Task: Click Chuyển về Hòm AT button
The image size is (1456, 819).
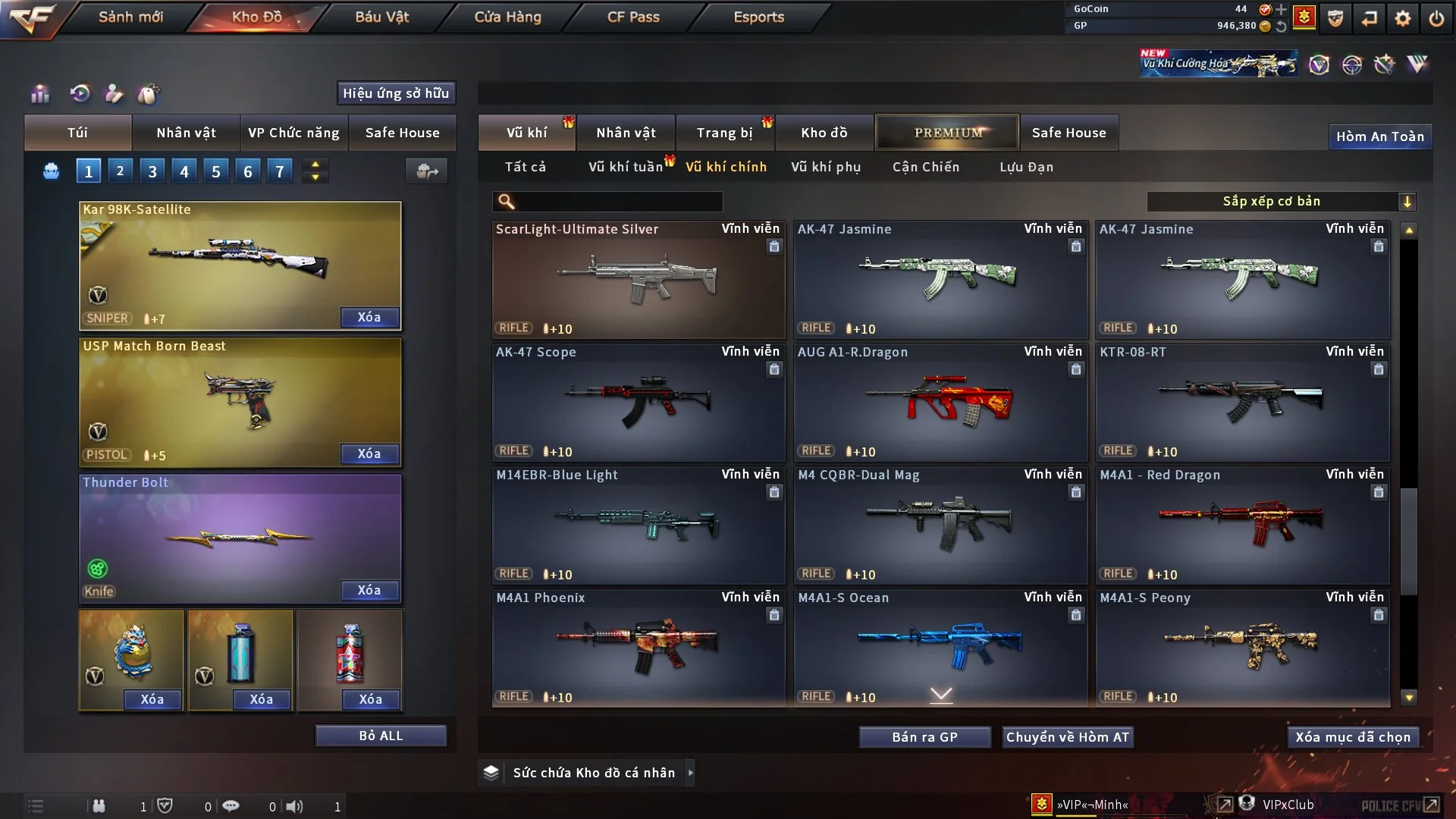Action: coord(1068,737)
